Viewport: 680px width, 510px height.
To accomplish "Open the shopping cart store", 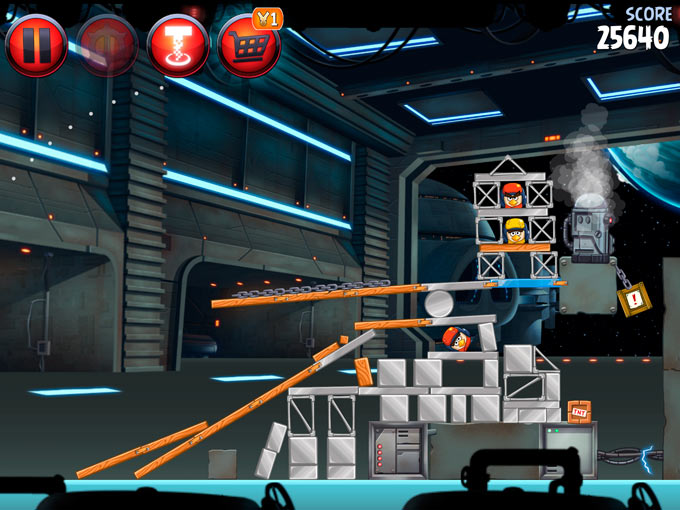I will [x=248, y=46].
